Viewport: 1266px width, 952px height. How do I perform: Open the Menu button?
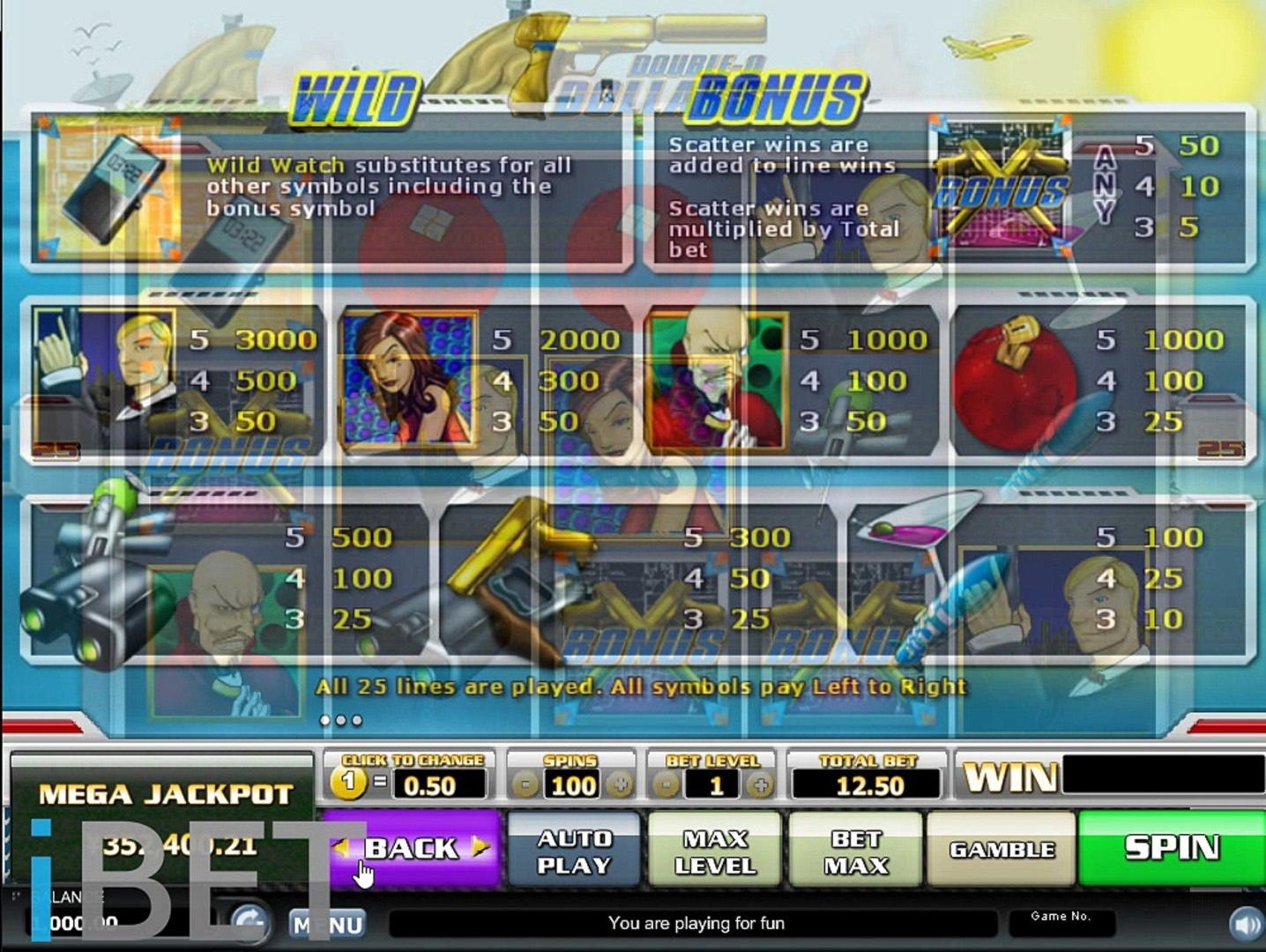328,925
